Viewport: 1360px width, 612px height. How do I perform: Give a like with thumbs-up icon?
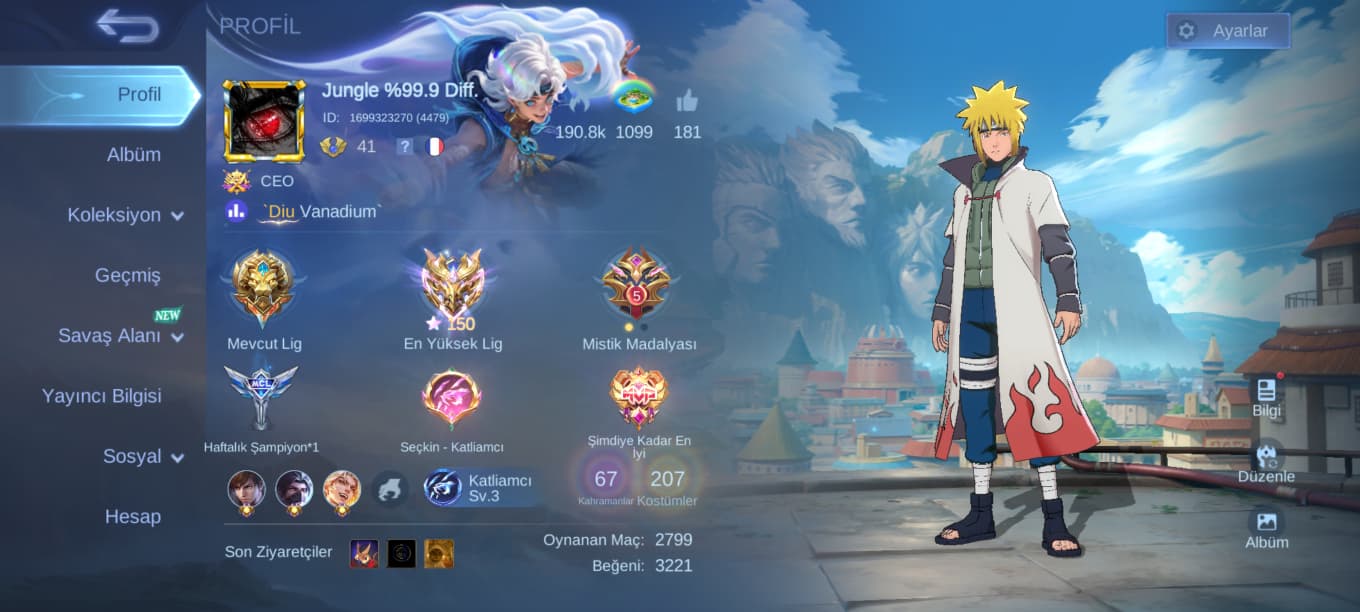click(x=686, y=101)
